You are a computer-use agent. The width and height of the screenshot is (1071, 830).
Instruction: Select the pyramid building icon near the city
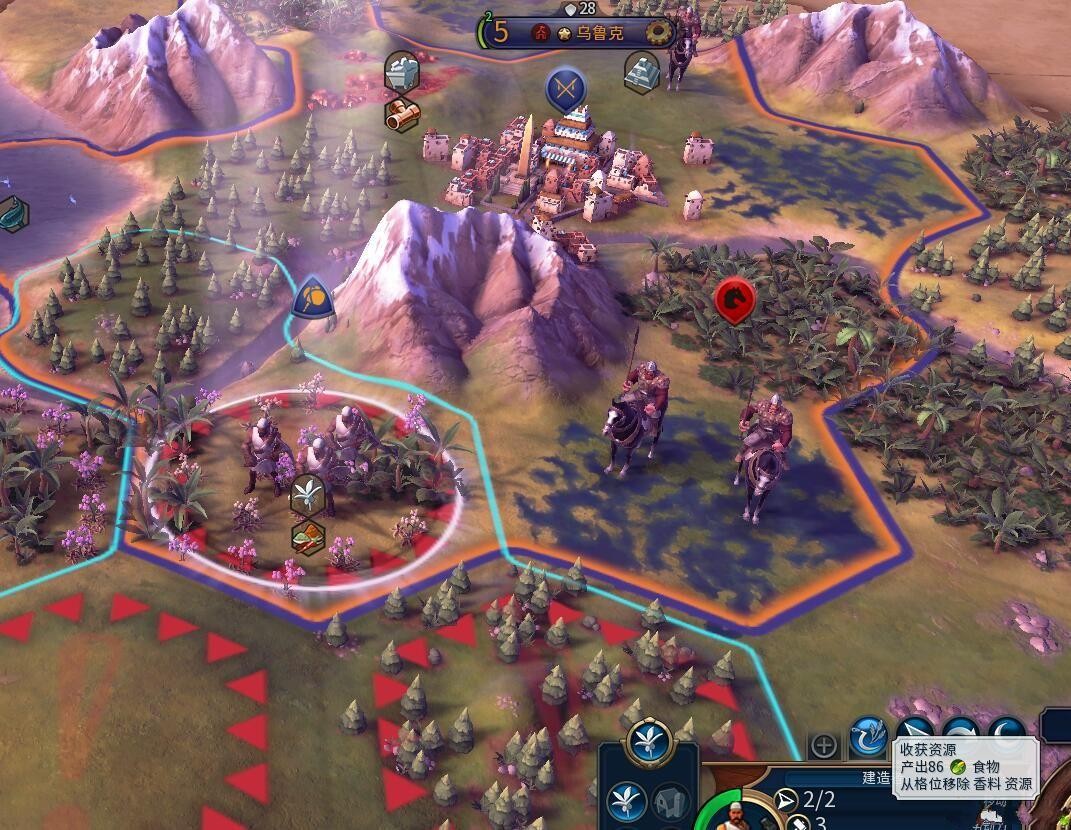(642, 72)
